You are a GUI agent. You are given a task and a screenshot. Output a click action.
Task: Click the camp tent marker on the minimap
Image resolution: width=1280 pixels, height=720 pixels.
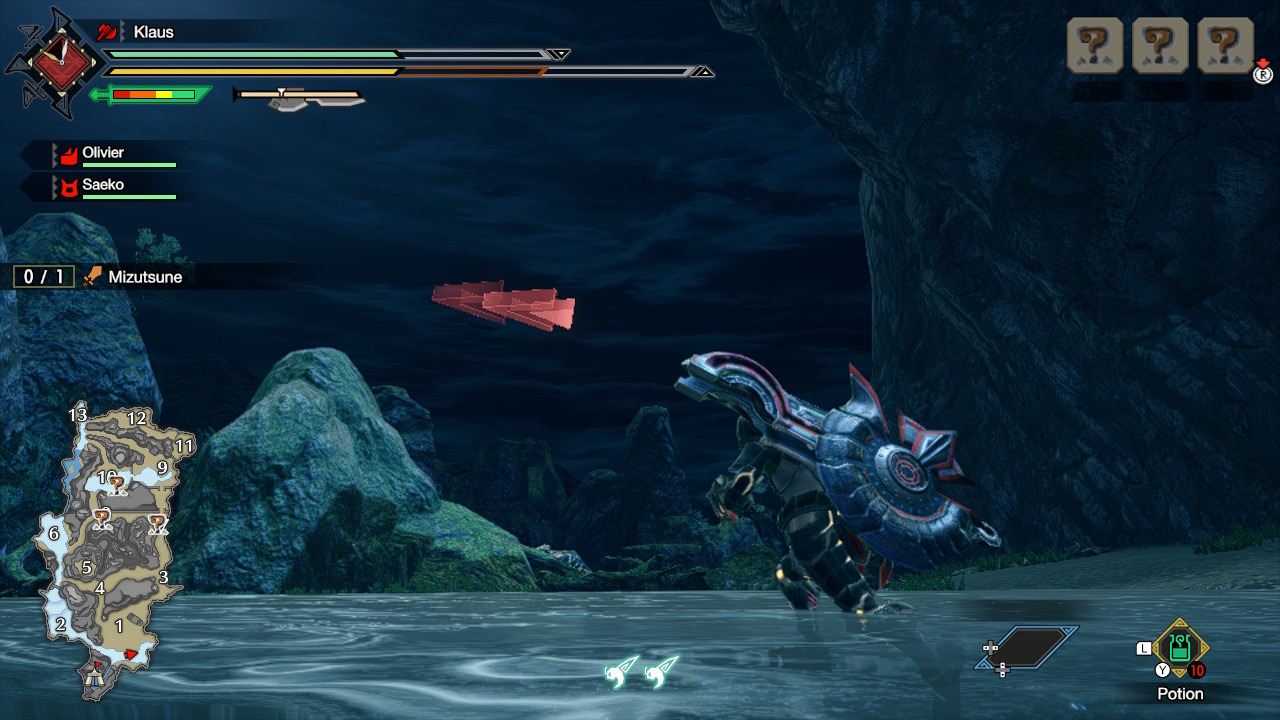[x=96, y=679]
